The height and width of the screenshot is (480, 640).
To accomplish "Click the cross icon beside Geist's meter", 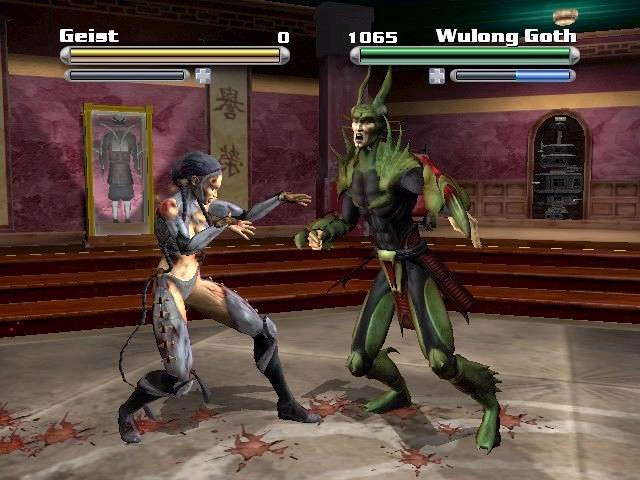I will point(203,75).
